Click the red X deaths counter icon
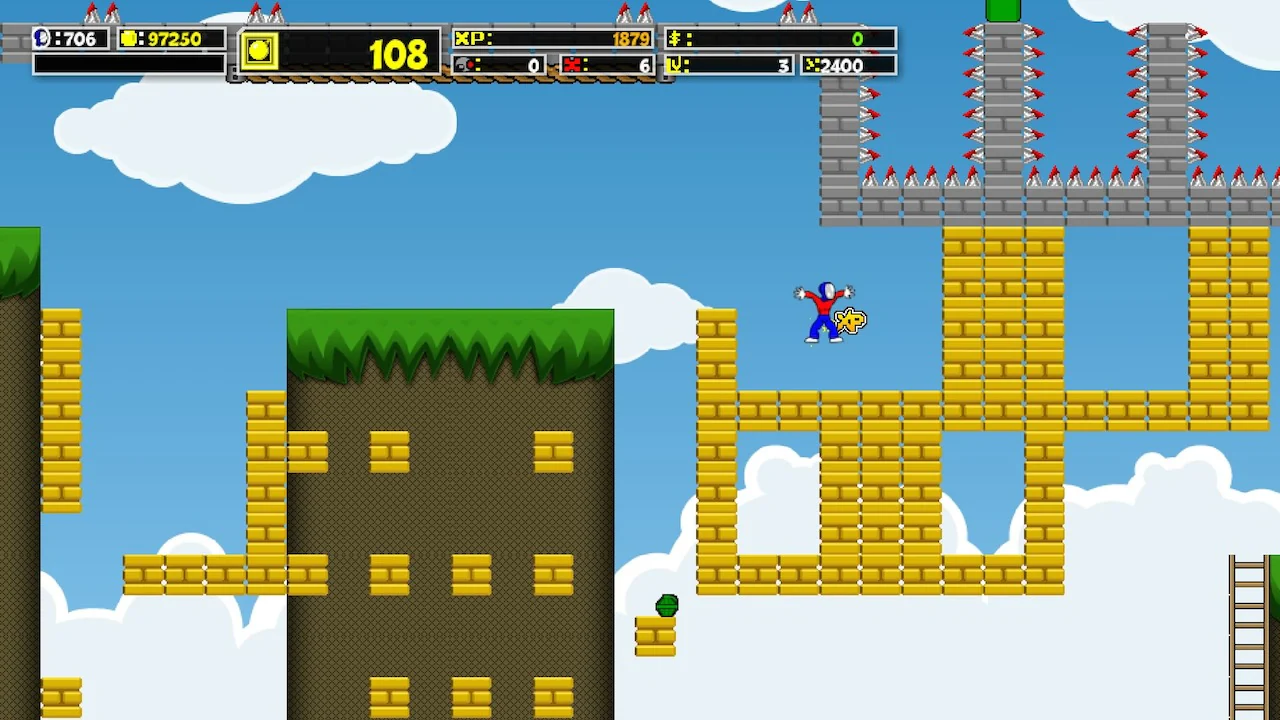The image size is (1280, 720). 573,65
